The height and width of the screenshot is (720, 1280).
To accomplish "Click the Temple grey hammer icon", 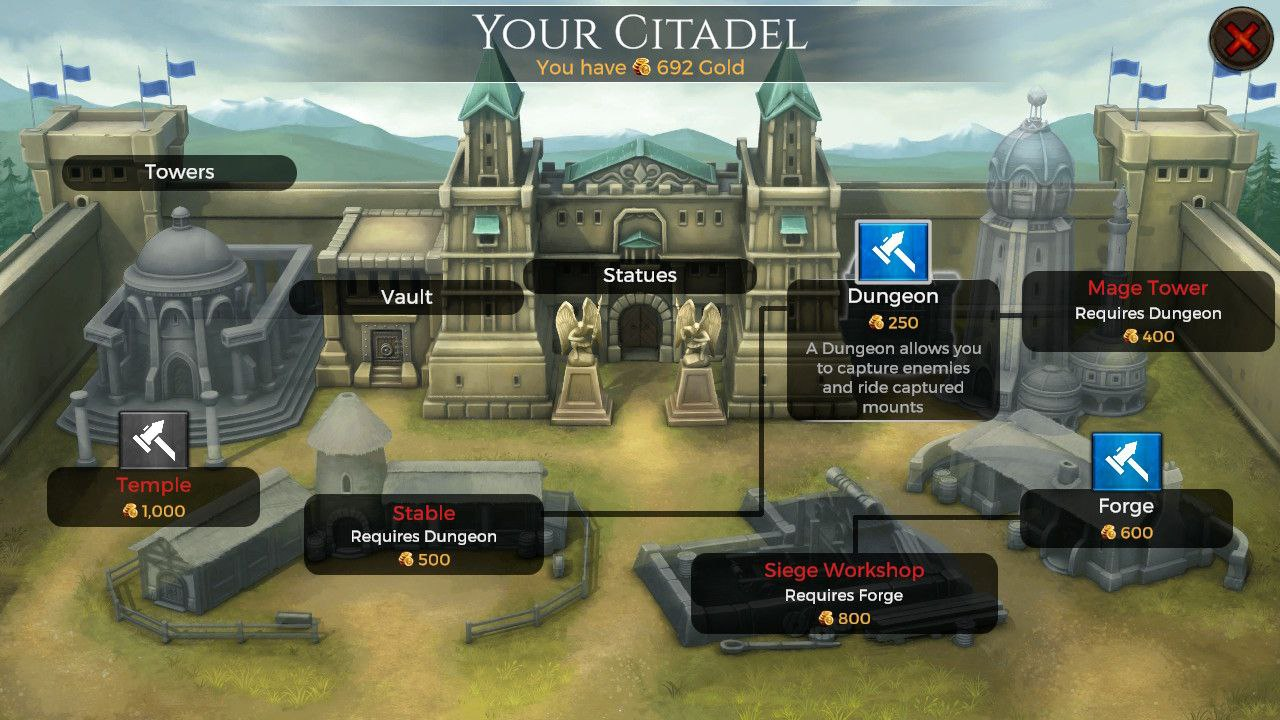I will coord(154,440).
